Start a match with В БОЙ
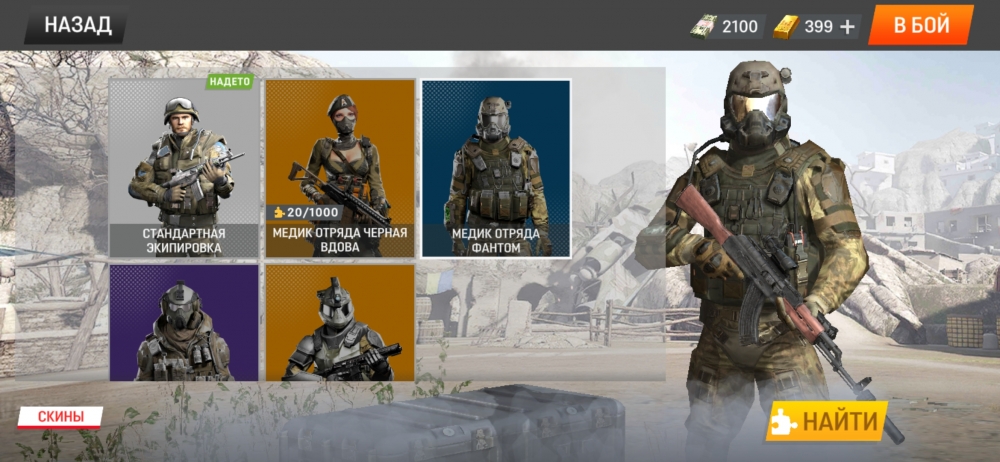 click(920, 26)
